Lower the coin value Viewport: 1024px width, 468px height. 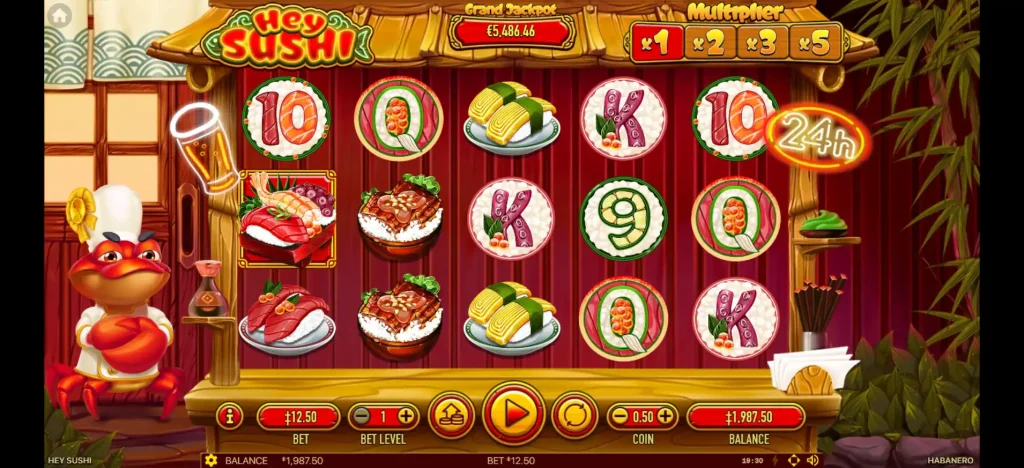618,416
